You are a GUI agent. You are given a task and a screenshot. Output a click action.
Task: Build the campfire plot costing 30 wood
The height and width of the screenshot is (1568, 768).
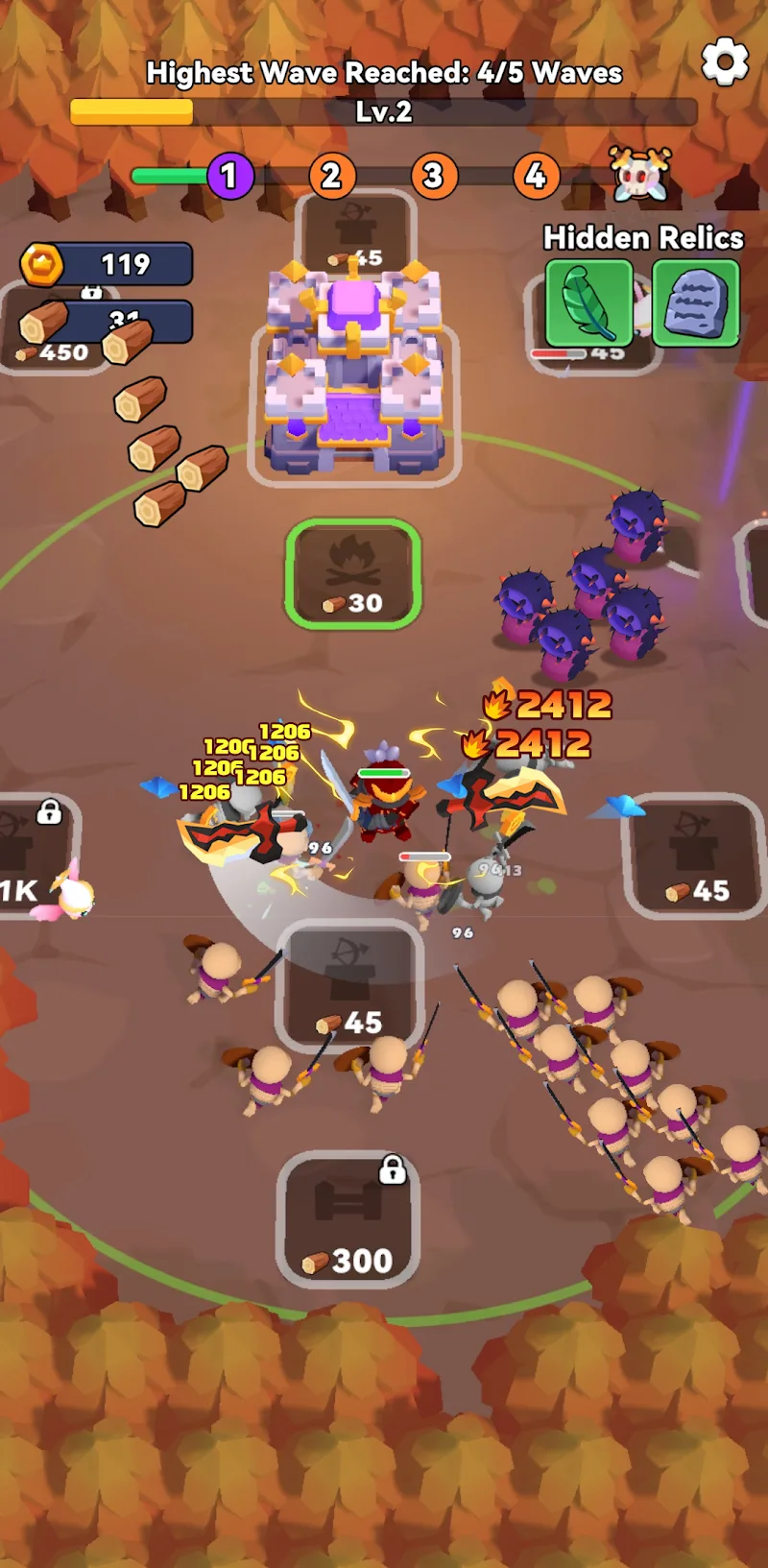[353, 574]
